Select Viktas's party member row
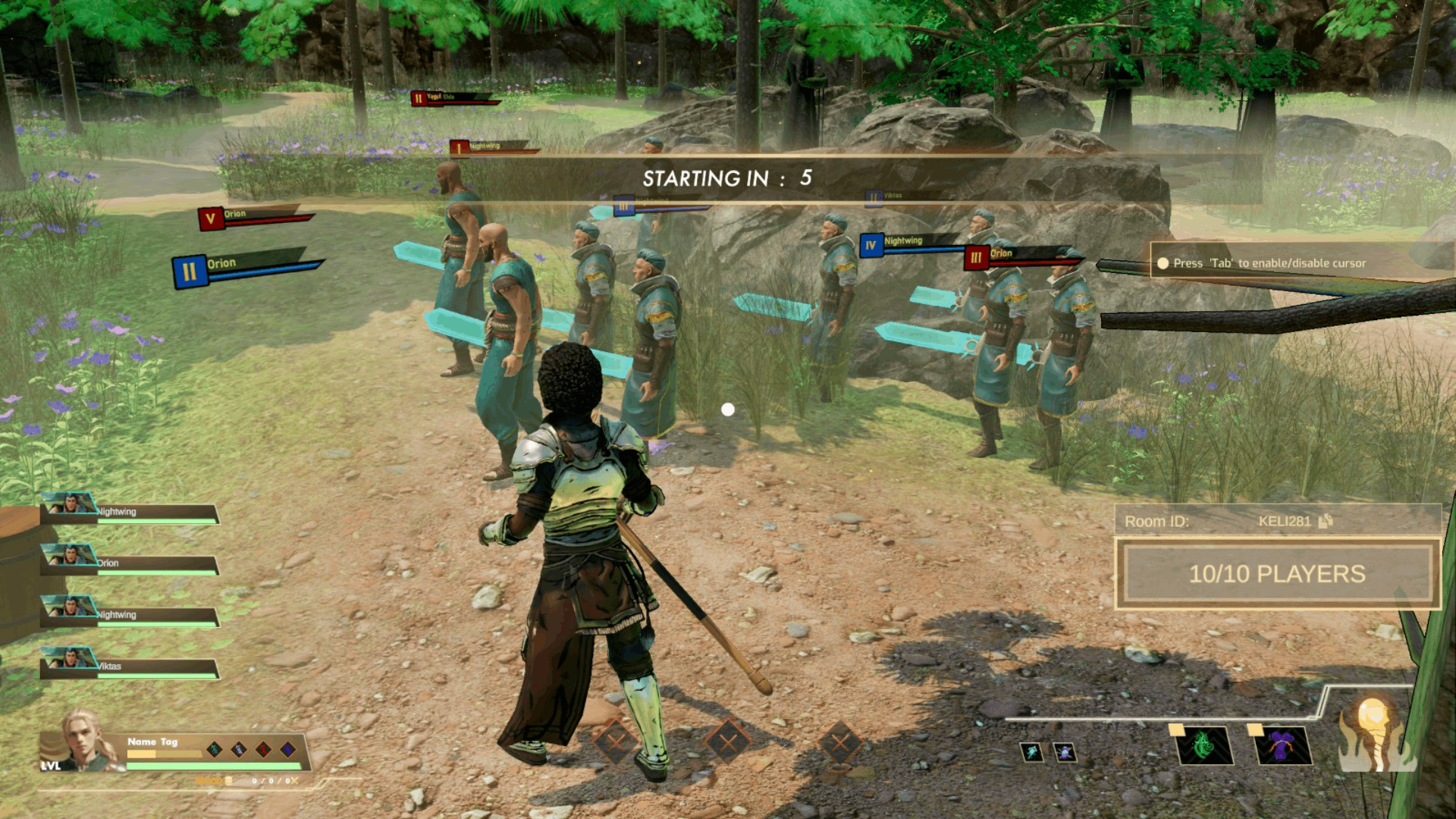The image size is (1456, 819). coord(130,667)
